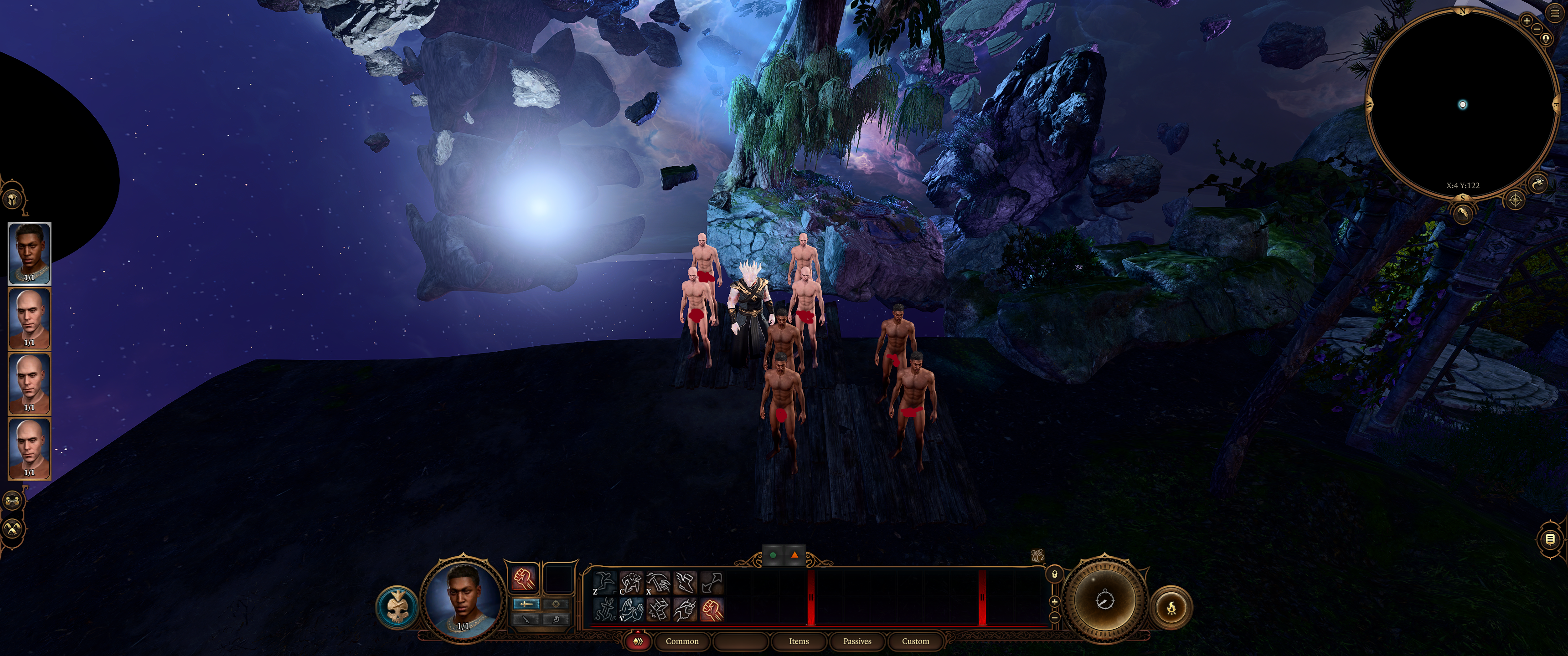Image resolution: width=1568 pixels, height=656 pixels.
Task: Select the Custom hotbar tab
Action: coord(915,641)
